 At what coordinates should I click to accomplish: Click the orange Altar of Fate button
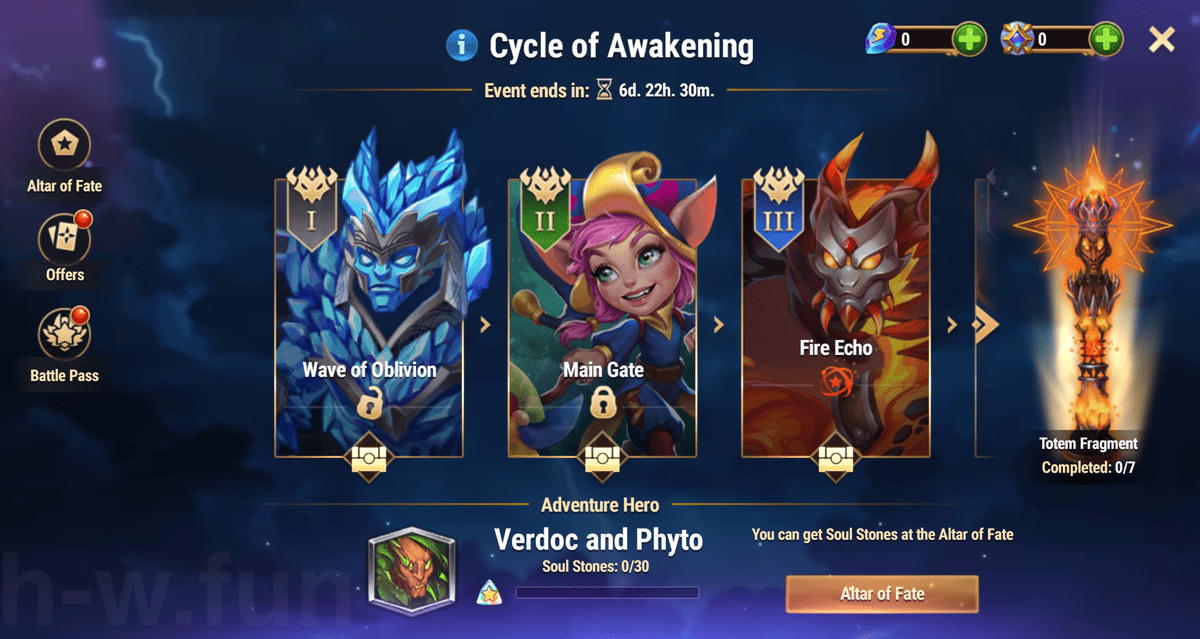(881, 594)
